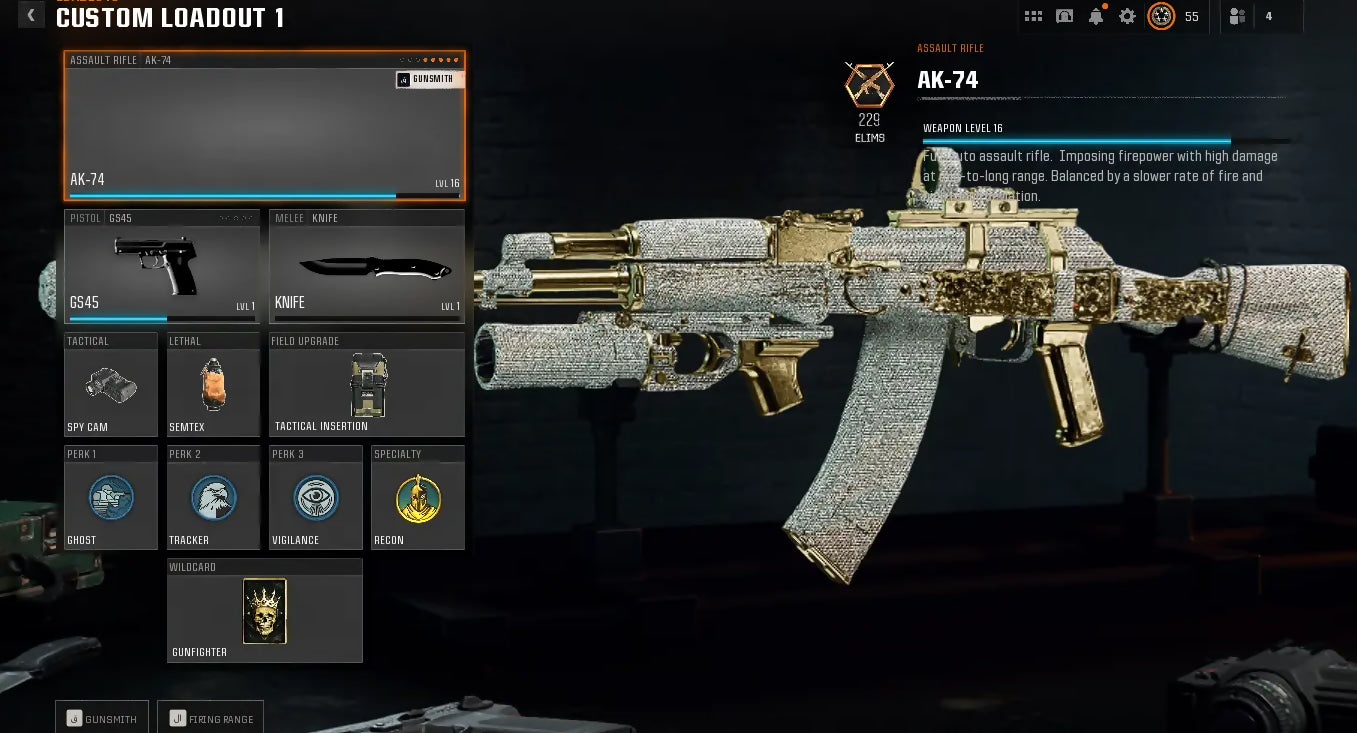Open the Spy Cam tactical slot

(111, 385)
